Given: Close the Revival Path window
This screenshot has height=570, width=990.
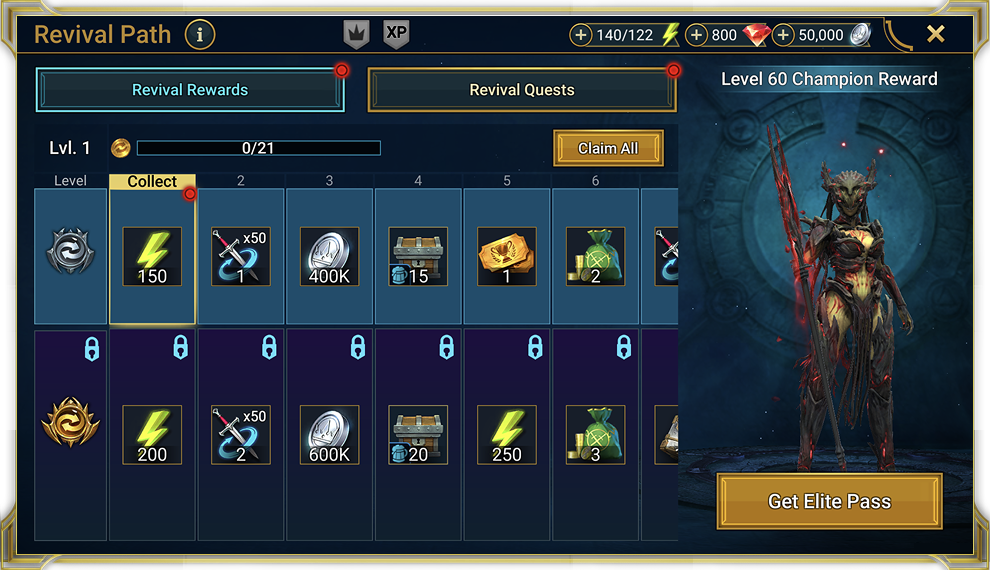Looking at the screenshot, I should click(x=935, y=34).
